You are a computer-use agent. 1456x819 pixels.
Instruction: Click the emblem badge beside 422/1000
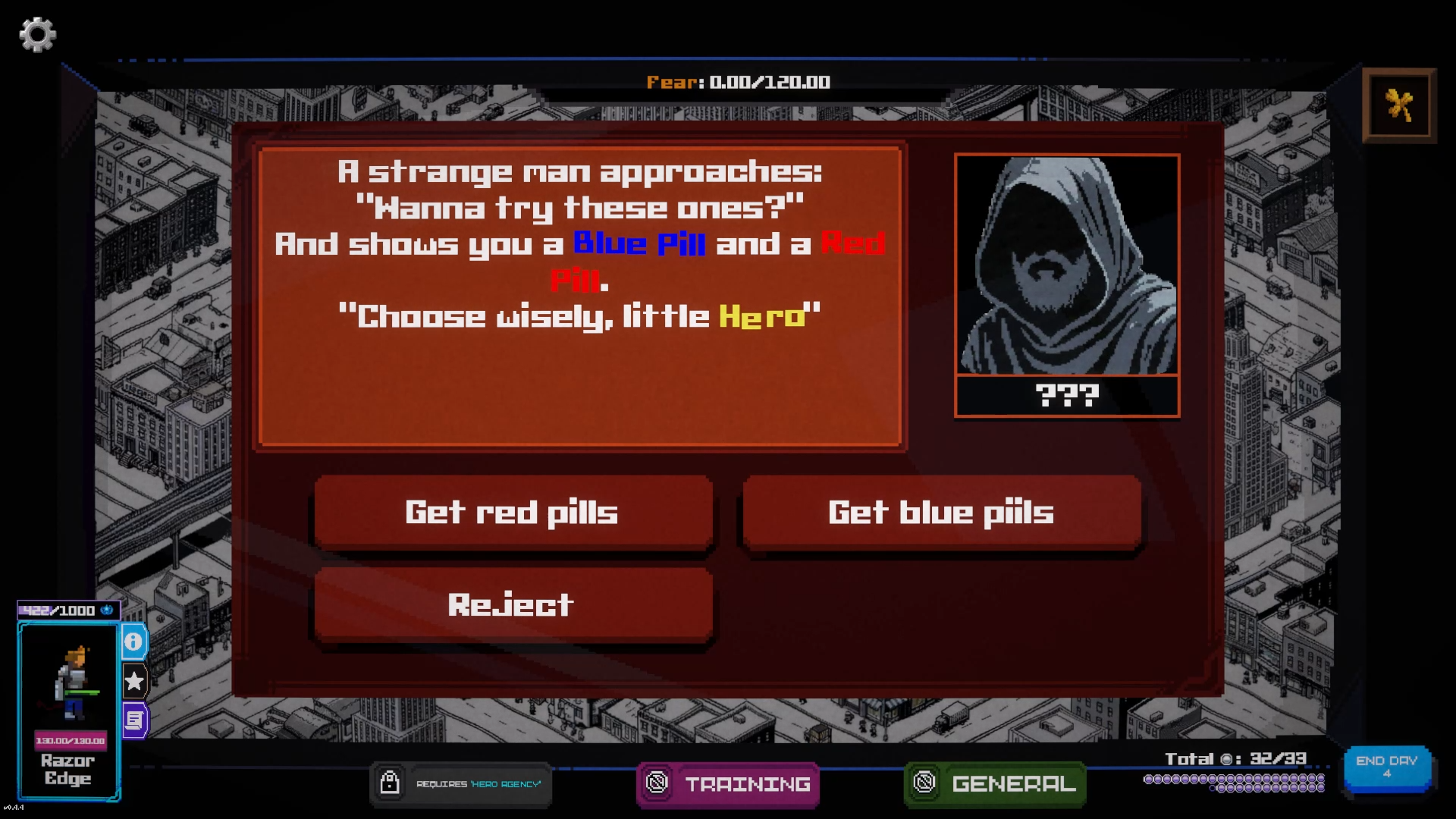click(108, 610)
